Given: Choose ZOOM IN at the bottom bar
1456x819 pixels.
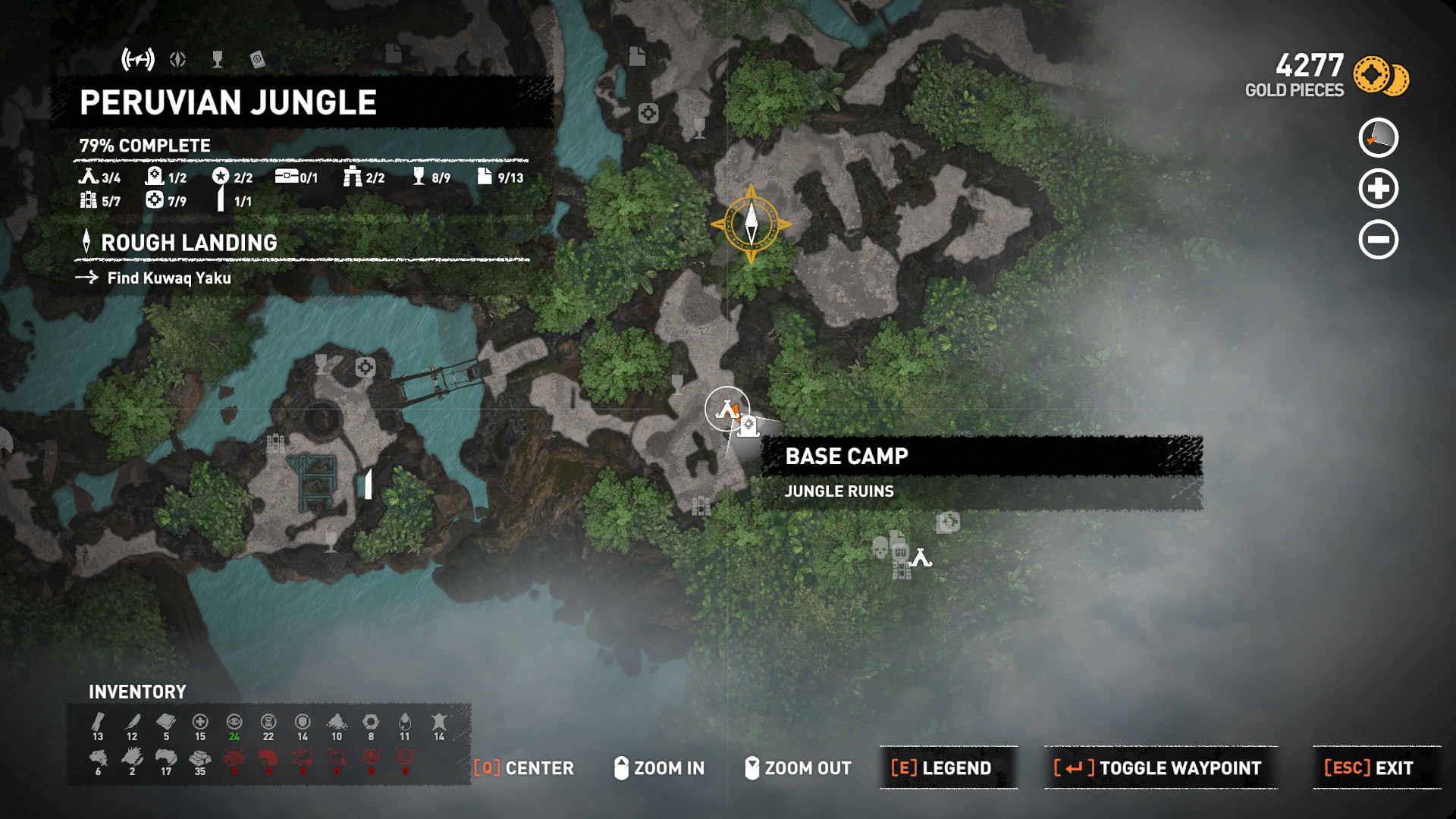Looking at the screenshot, I should [659, 768].
